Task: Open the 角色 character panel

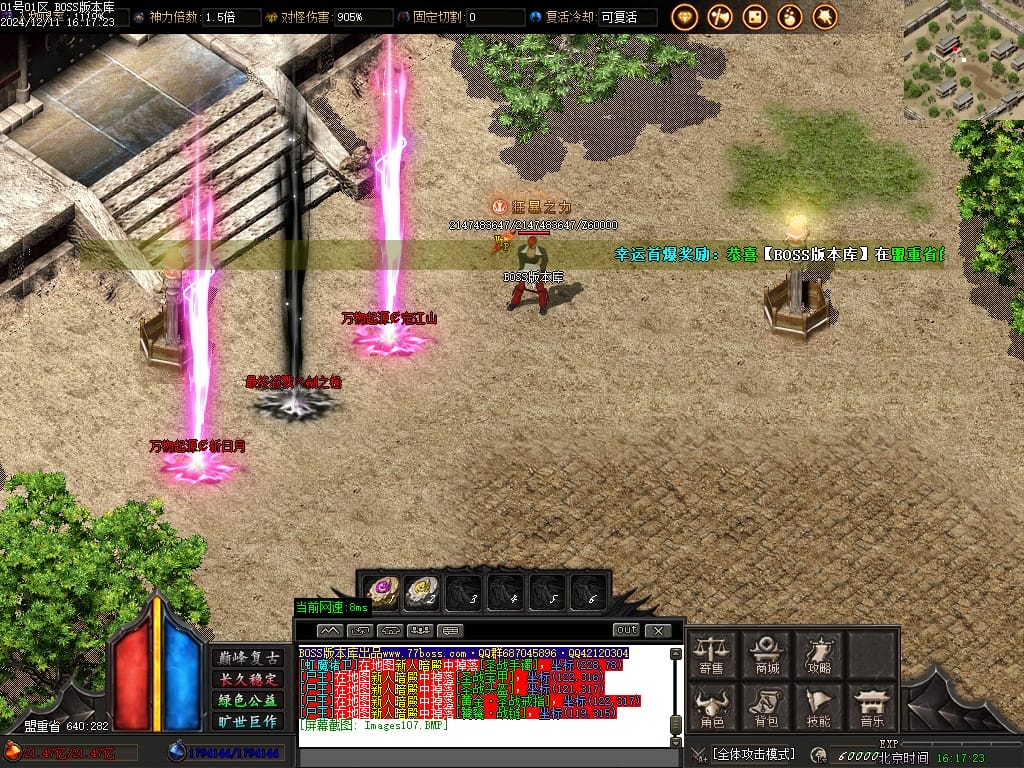Action: click(711, 706)
